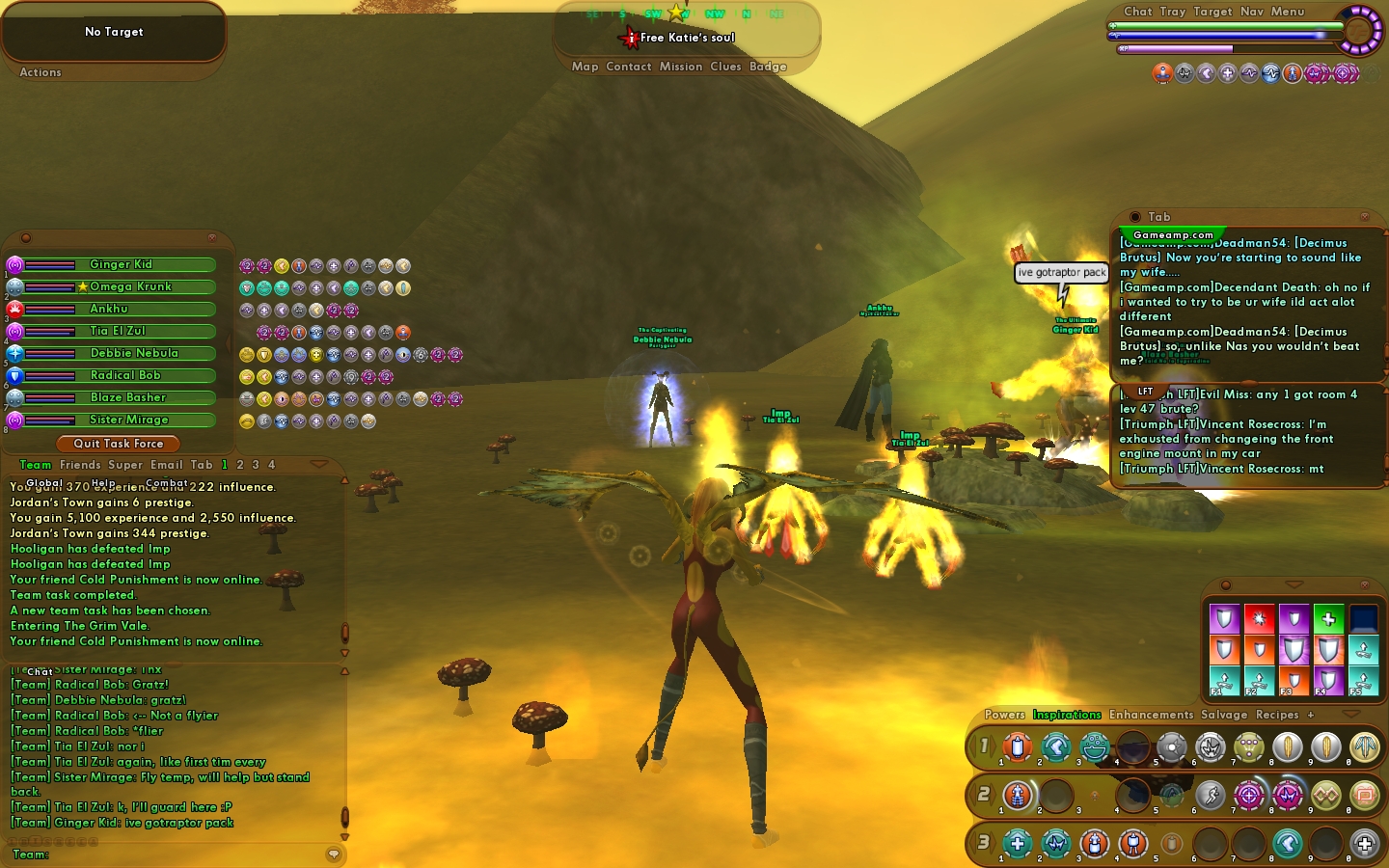The image size is (1389, 868).
Task: Open the main Menu from top bar
Action: pos(1288,12)
